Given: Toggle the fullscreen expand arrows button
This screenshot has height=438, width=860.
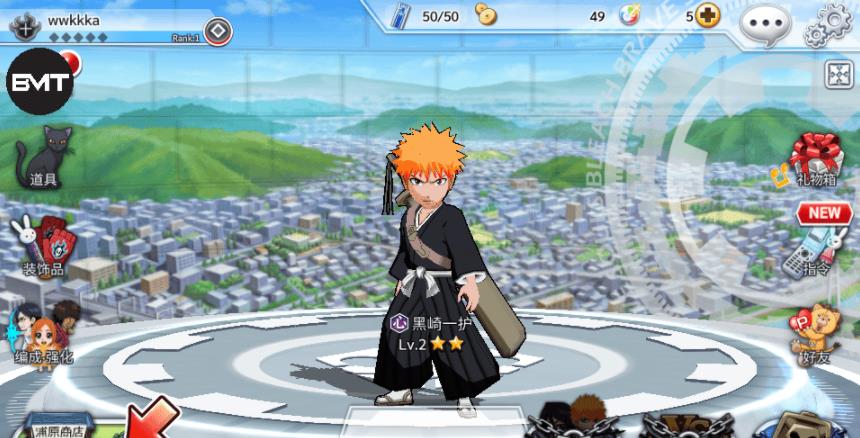Looking at the screenshot, I should click(837, 74).
